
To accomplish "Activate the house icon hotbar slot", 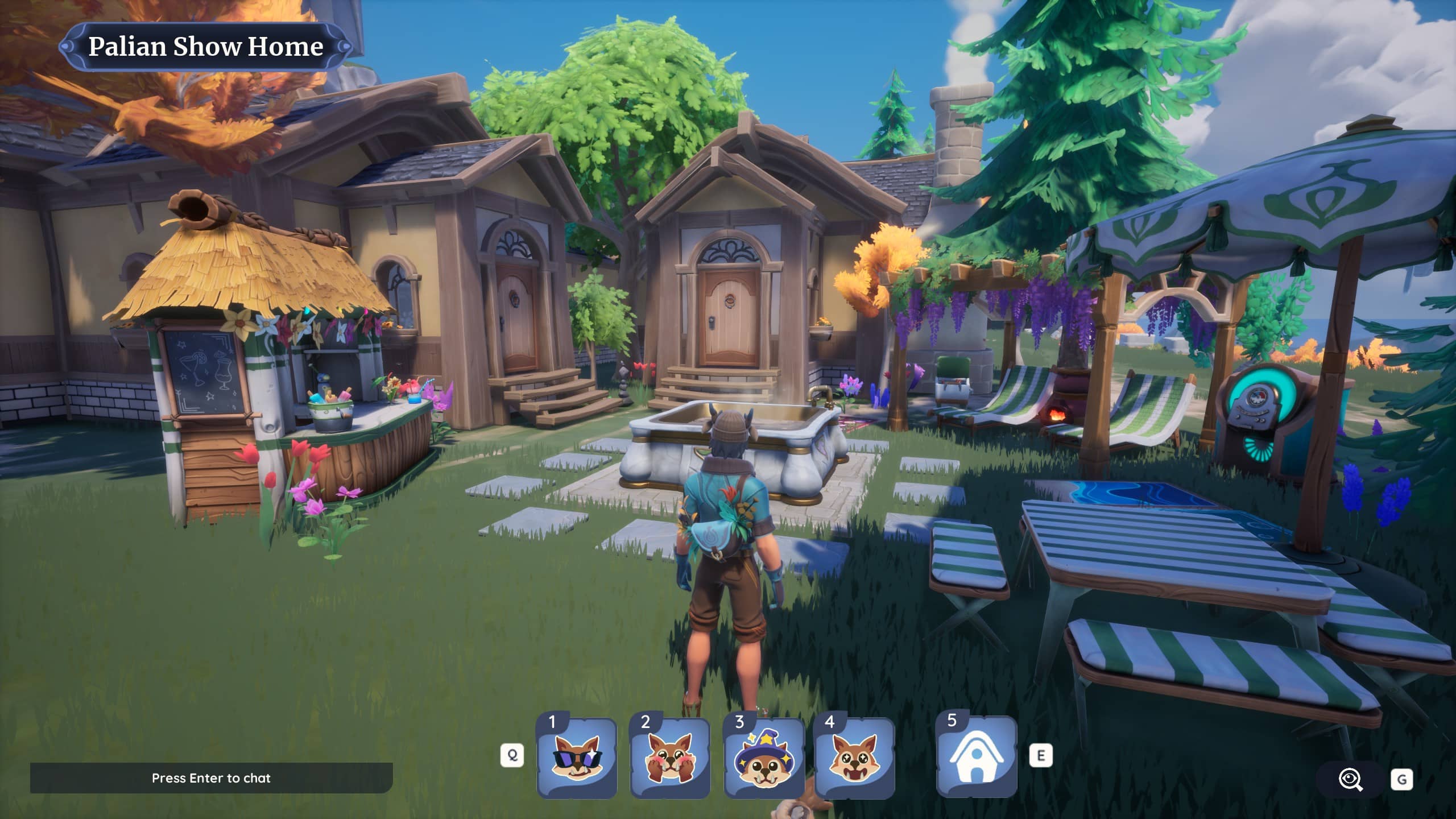I will 976,757.
